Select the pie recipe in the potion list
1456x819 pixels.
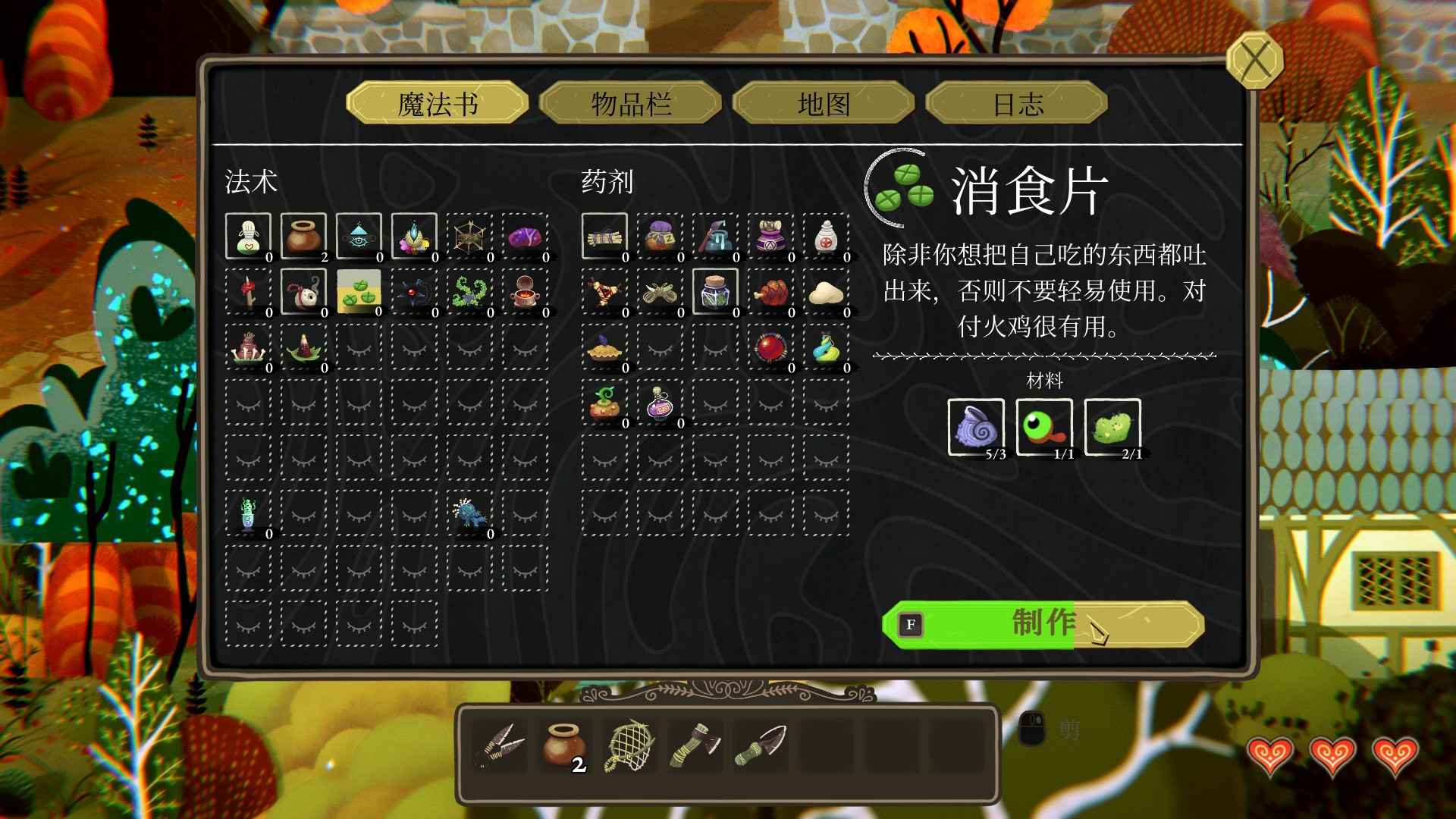tap(604, 349)
